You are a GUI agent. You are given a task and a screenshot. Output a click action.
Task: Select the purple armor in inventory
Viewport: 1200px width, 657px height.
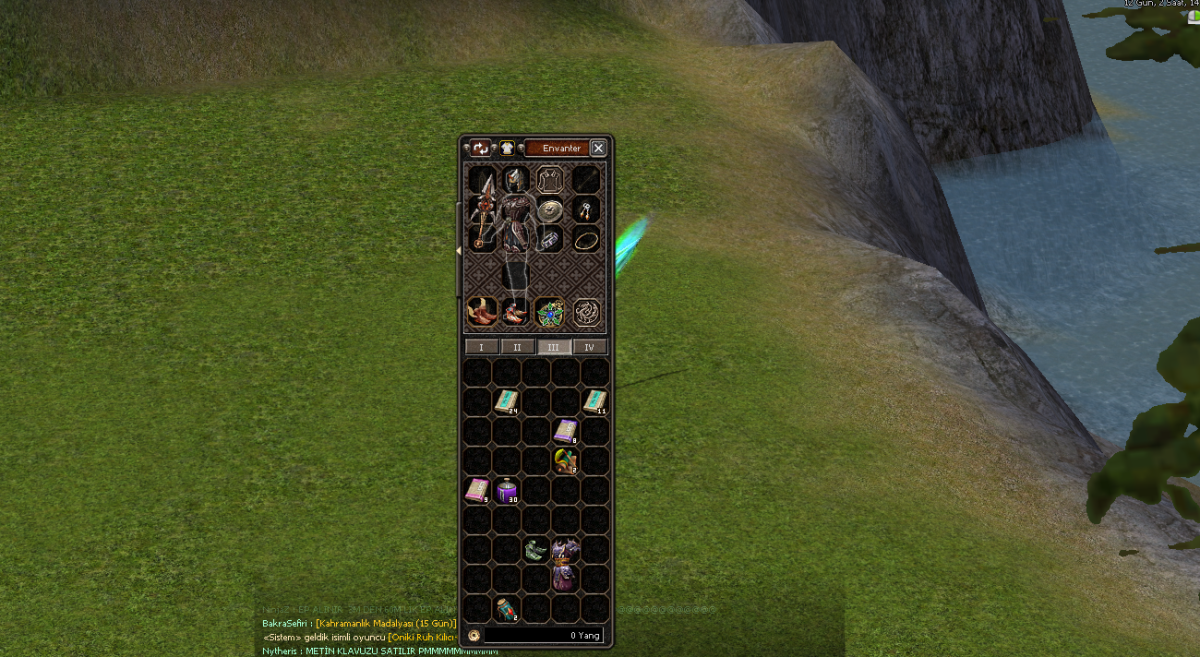click(566, 563)
